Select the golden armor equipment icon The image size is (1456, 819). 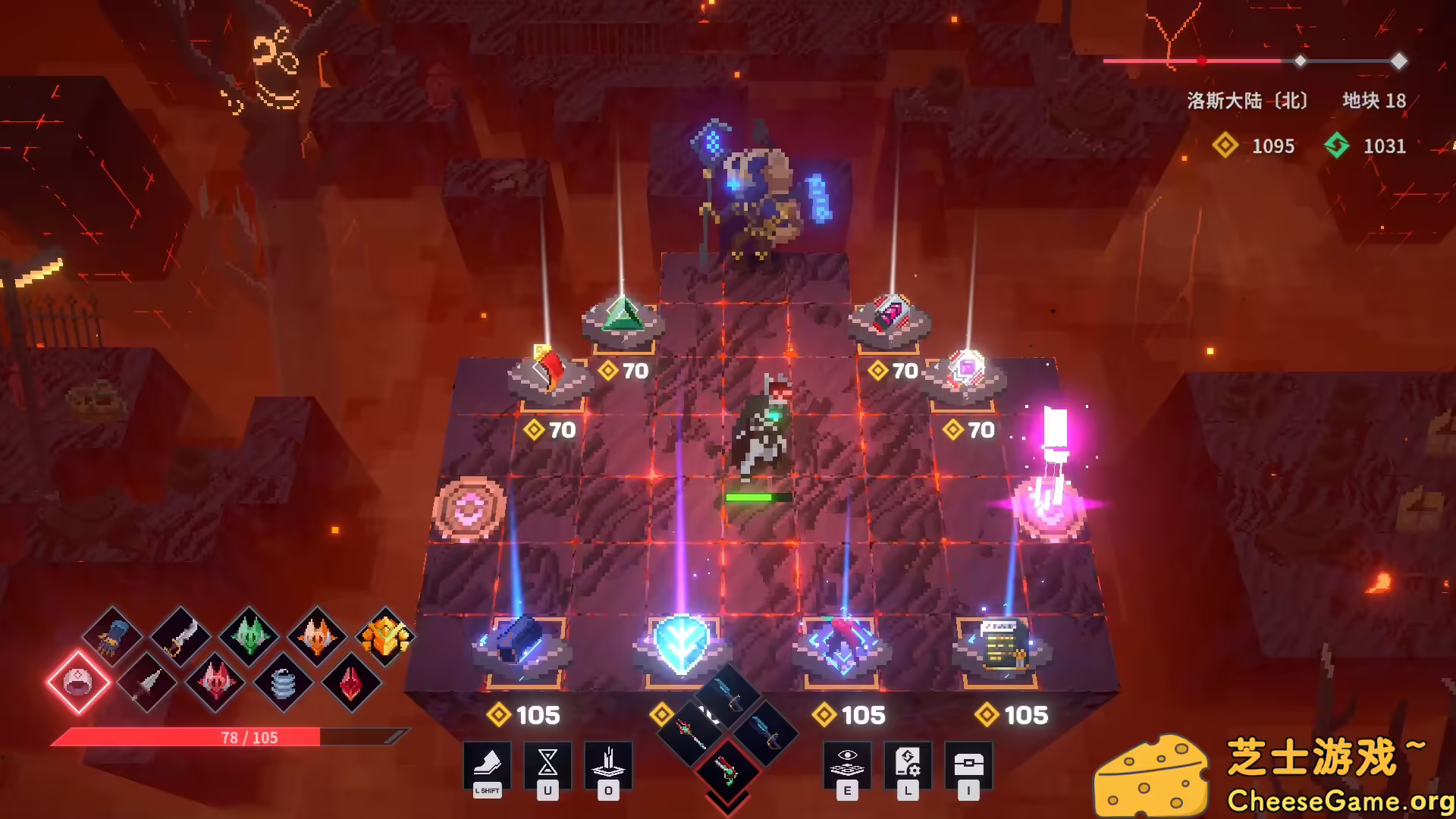[x=385, y=637]
